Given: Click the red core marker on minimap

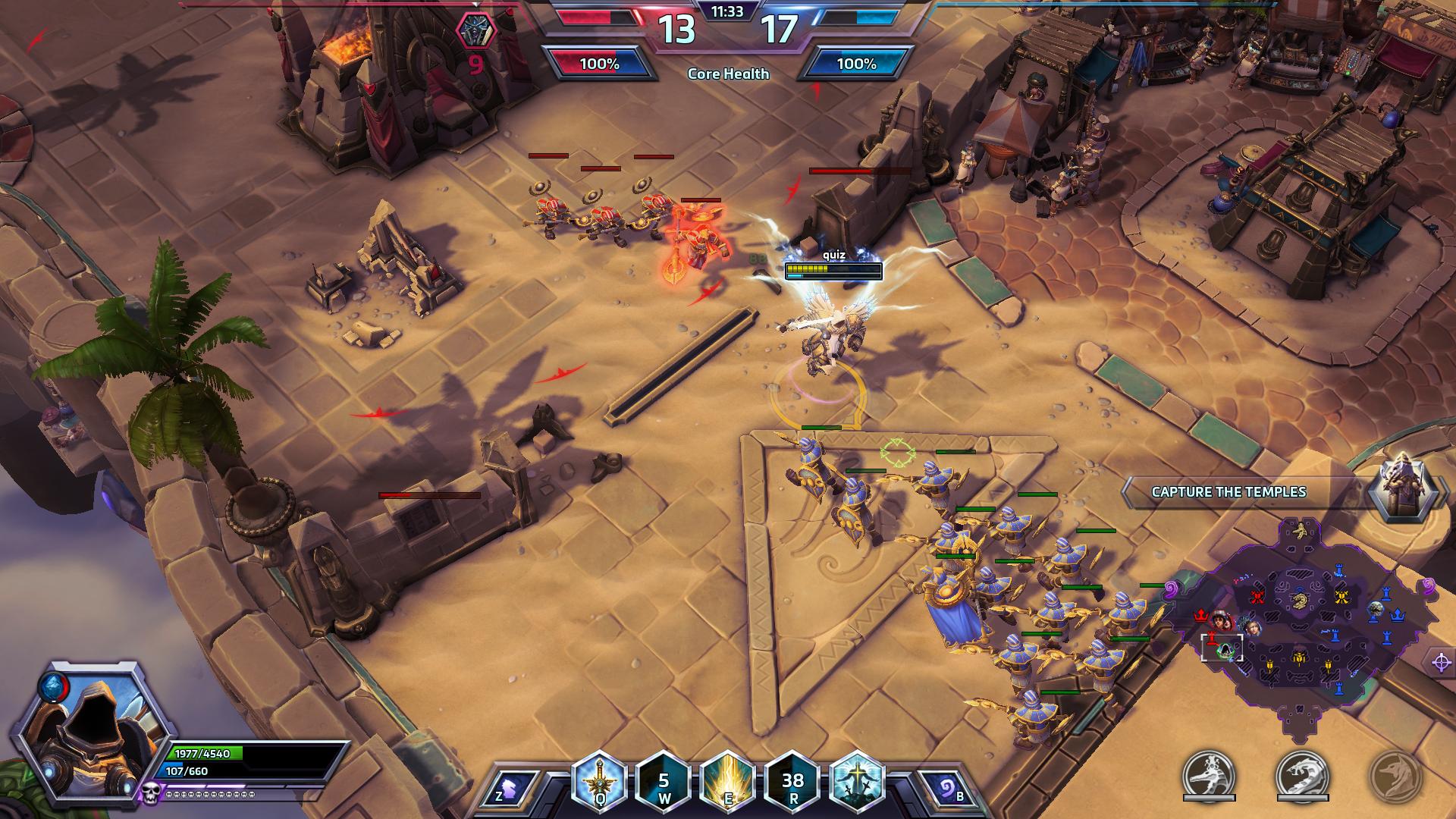Looking at the screenshot, I should pyautogui.click(x=1200, y=616).
